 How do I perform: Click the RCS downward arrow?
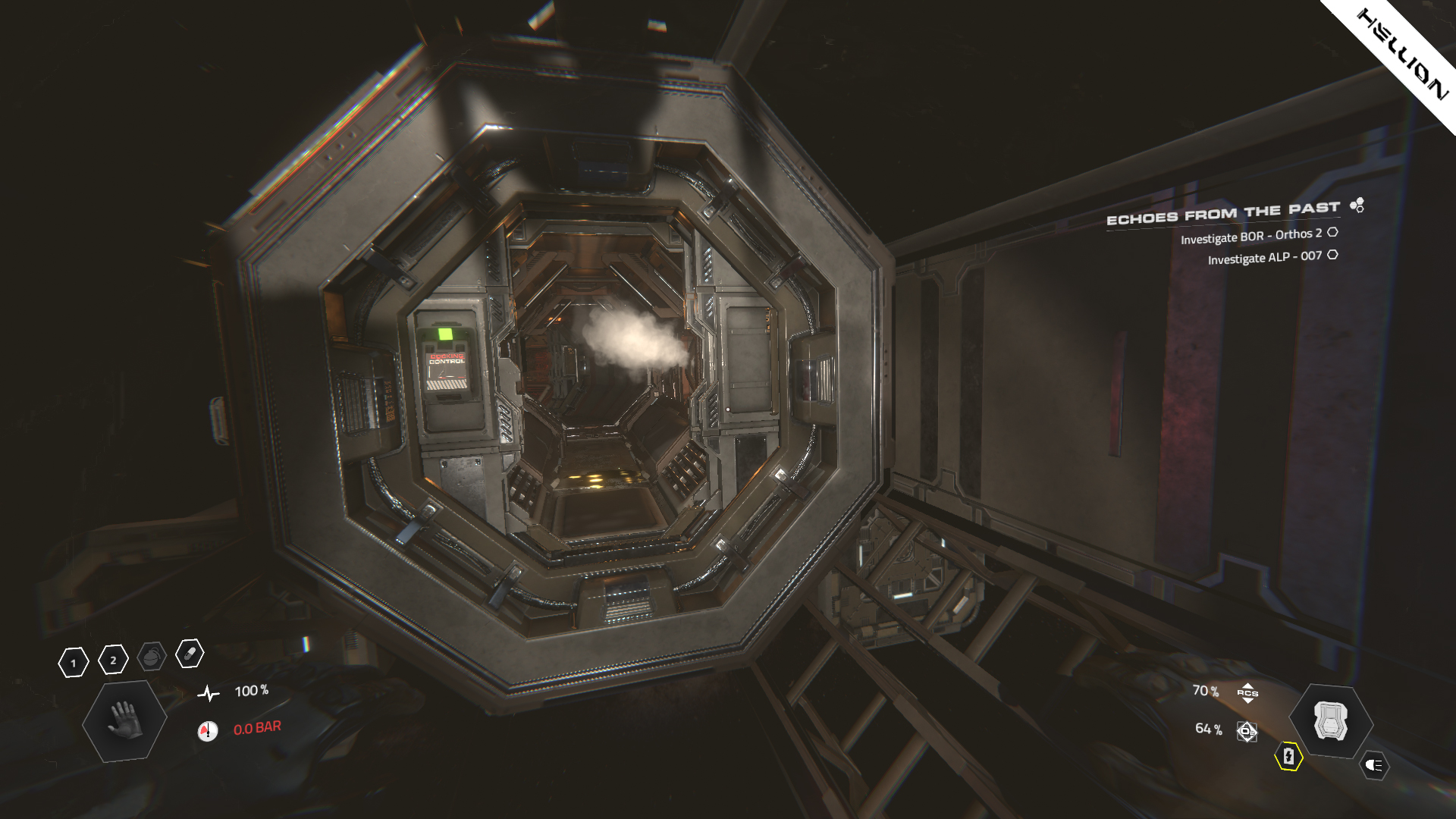[1248, 702]
